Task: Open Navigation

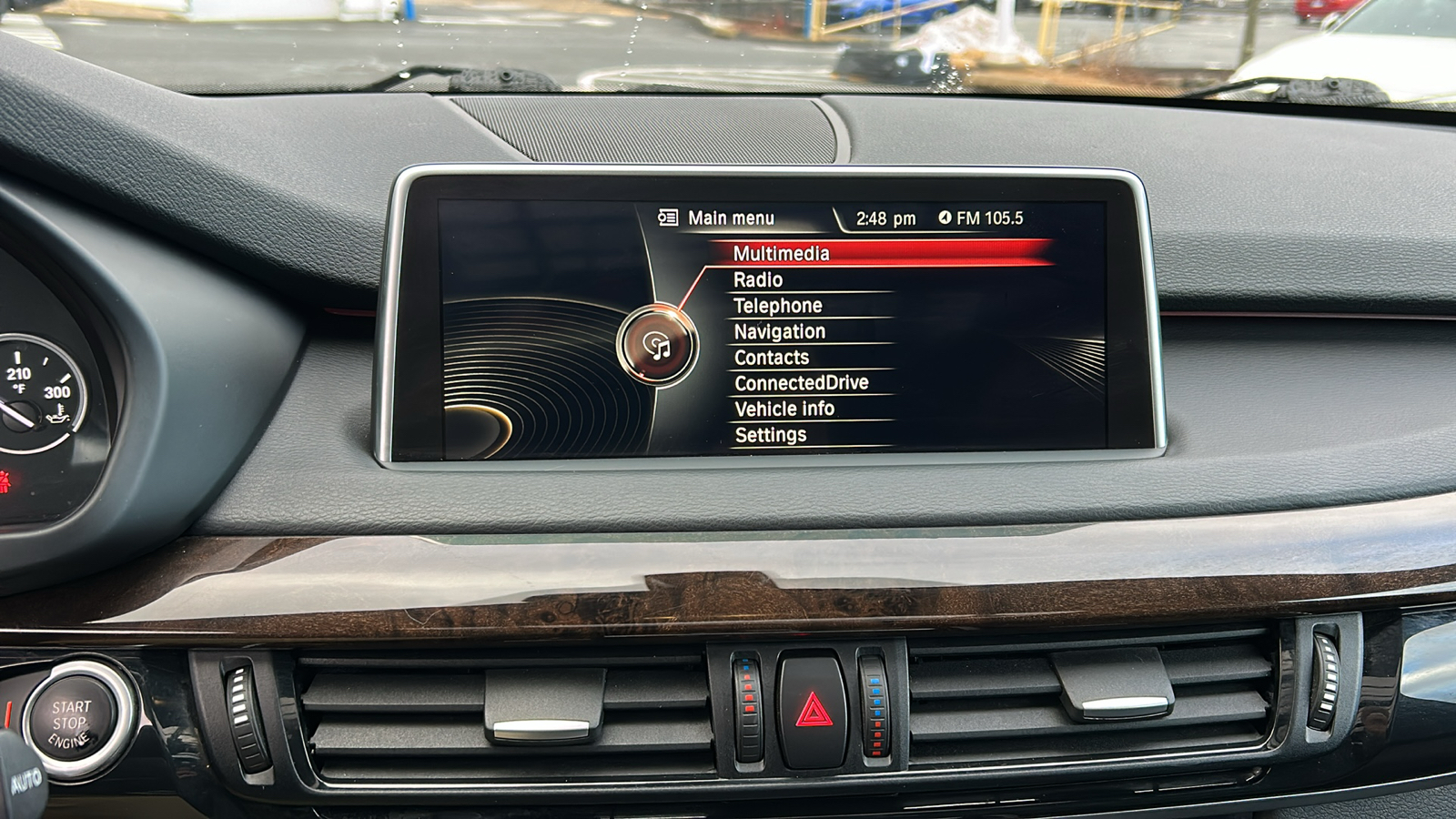Action: 779,331
